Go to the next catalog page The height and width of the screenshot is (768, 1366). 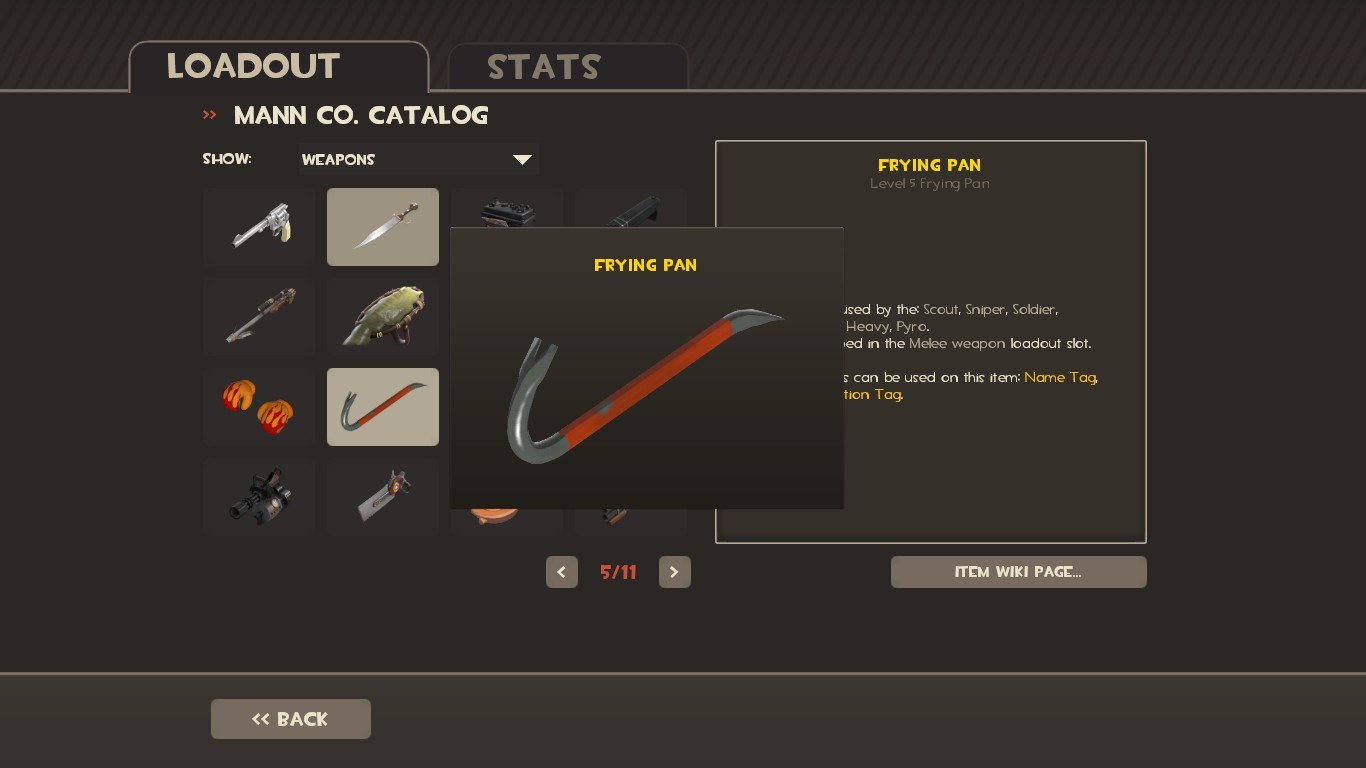click(674, 572)
